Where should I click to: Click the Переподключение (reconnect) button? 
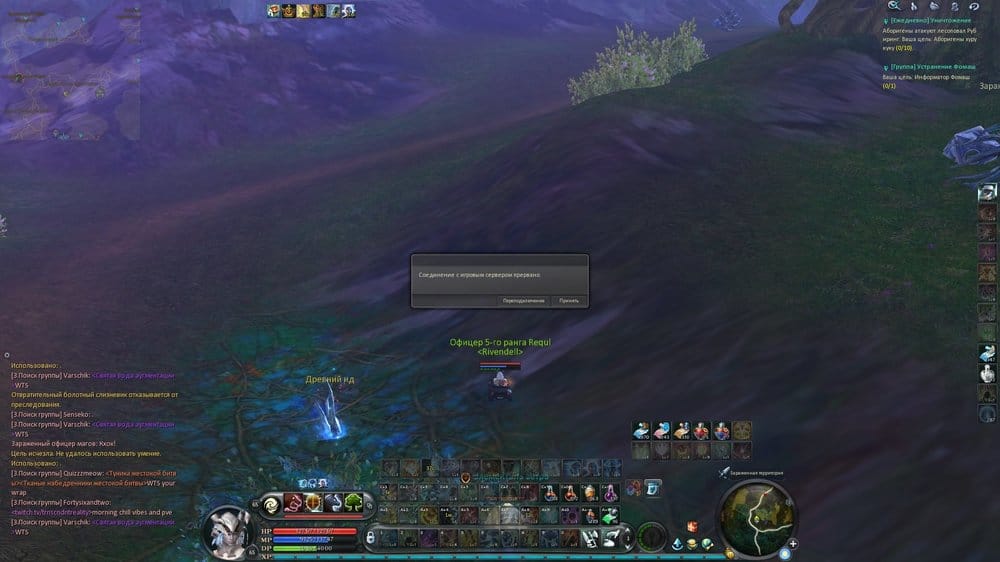(524, 300)
